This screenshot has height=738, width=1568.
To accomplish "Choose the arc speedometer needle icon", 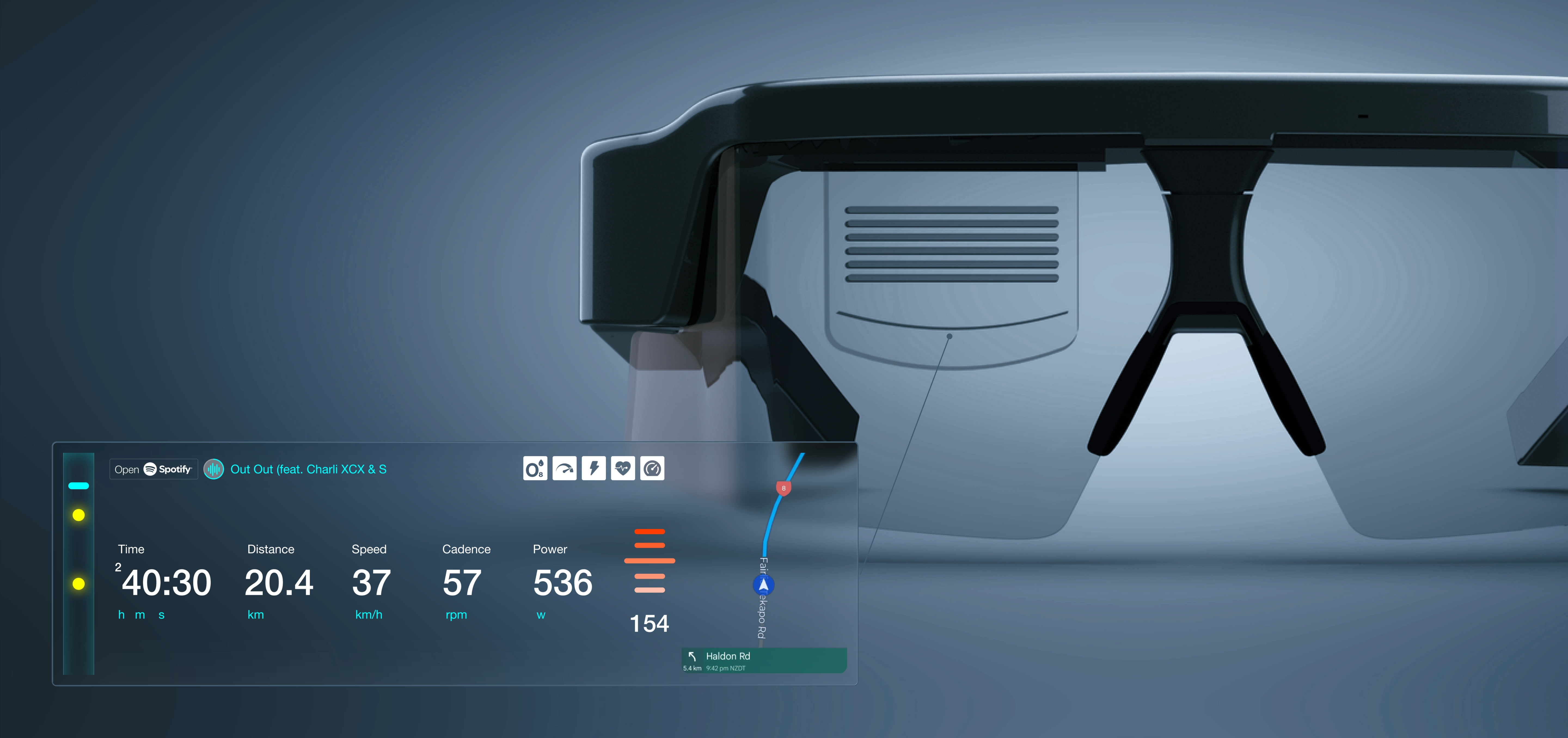I will [x=564, y=469].
